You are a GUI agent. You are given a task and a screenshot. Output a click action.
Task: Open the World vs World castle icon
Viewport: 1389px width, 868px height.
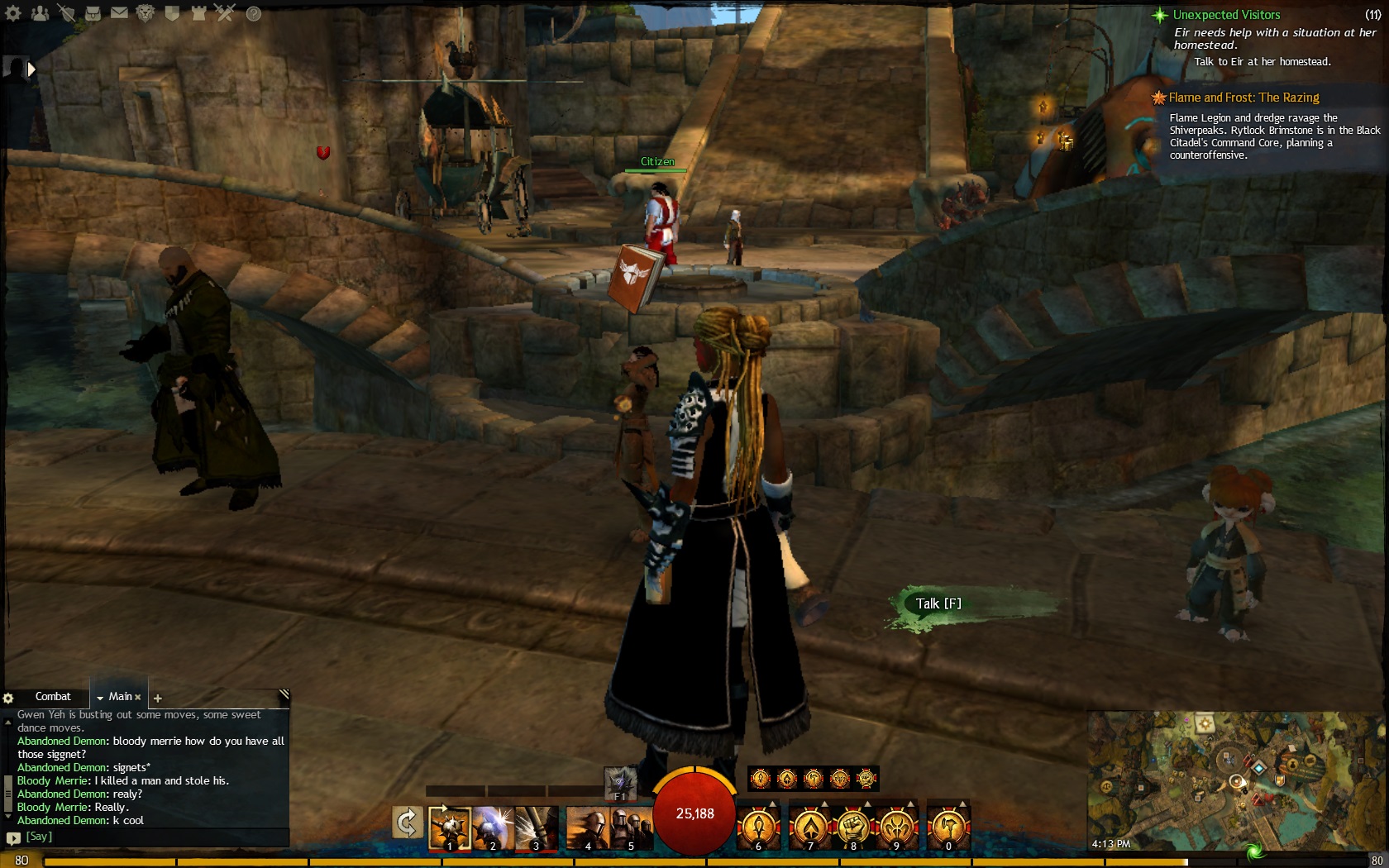[x=198, y=13]
